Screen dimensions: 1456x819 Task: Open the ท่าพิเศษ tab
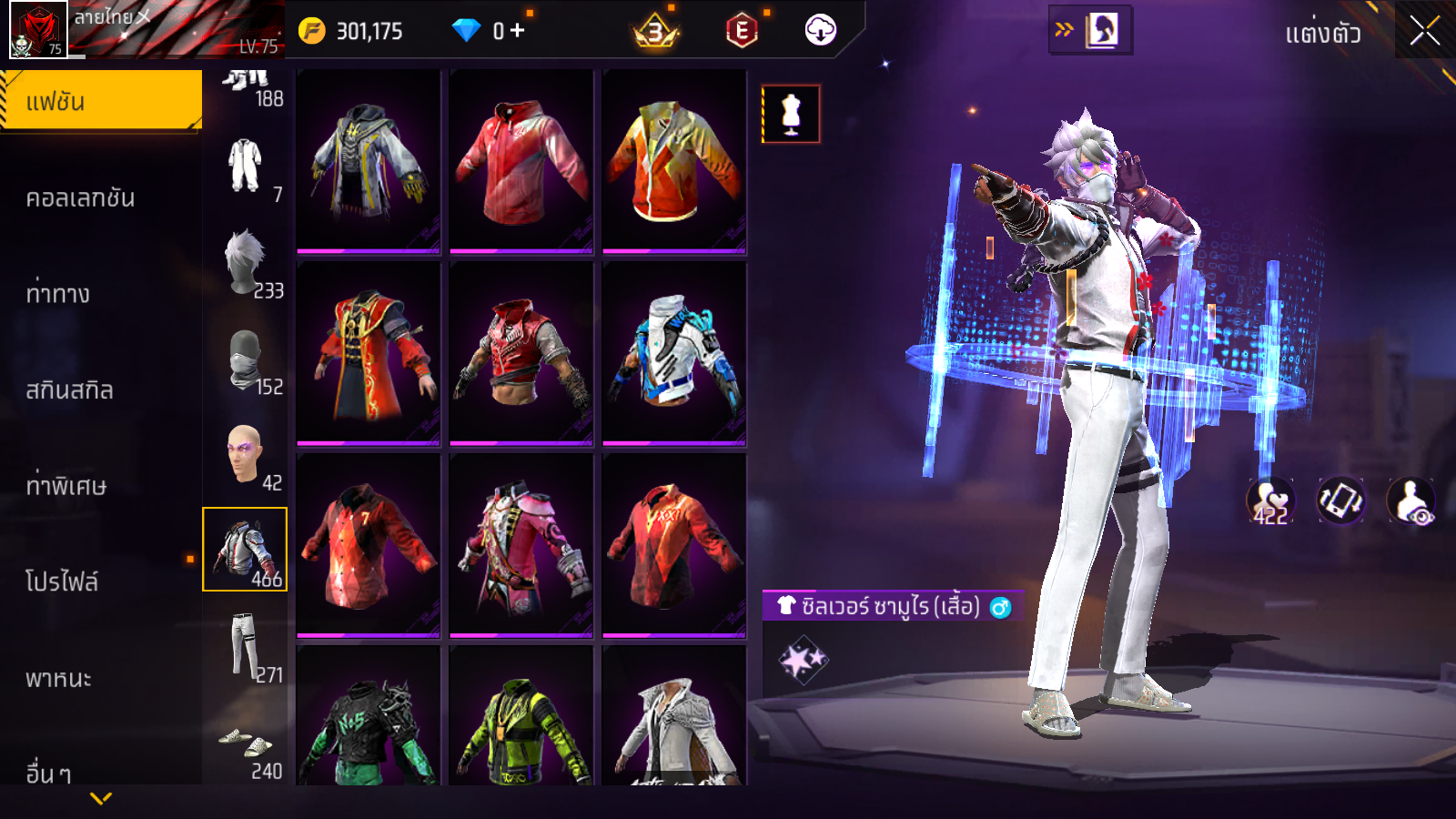(x=66, y=486)
